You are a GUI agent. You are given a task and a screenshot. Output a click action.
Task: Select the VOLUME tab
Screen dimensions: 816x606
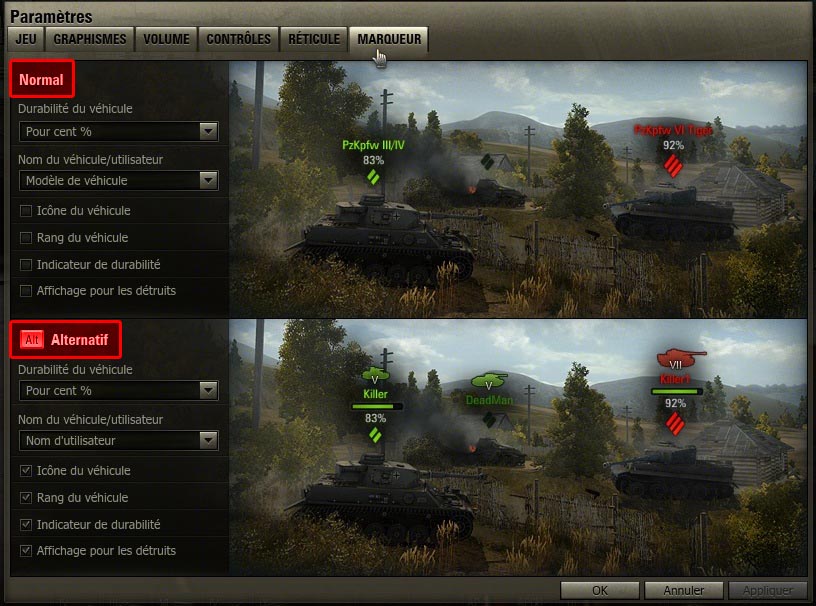(x=166, y=39)
